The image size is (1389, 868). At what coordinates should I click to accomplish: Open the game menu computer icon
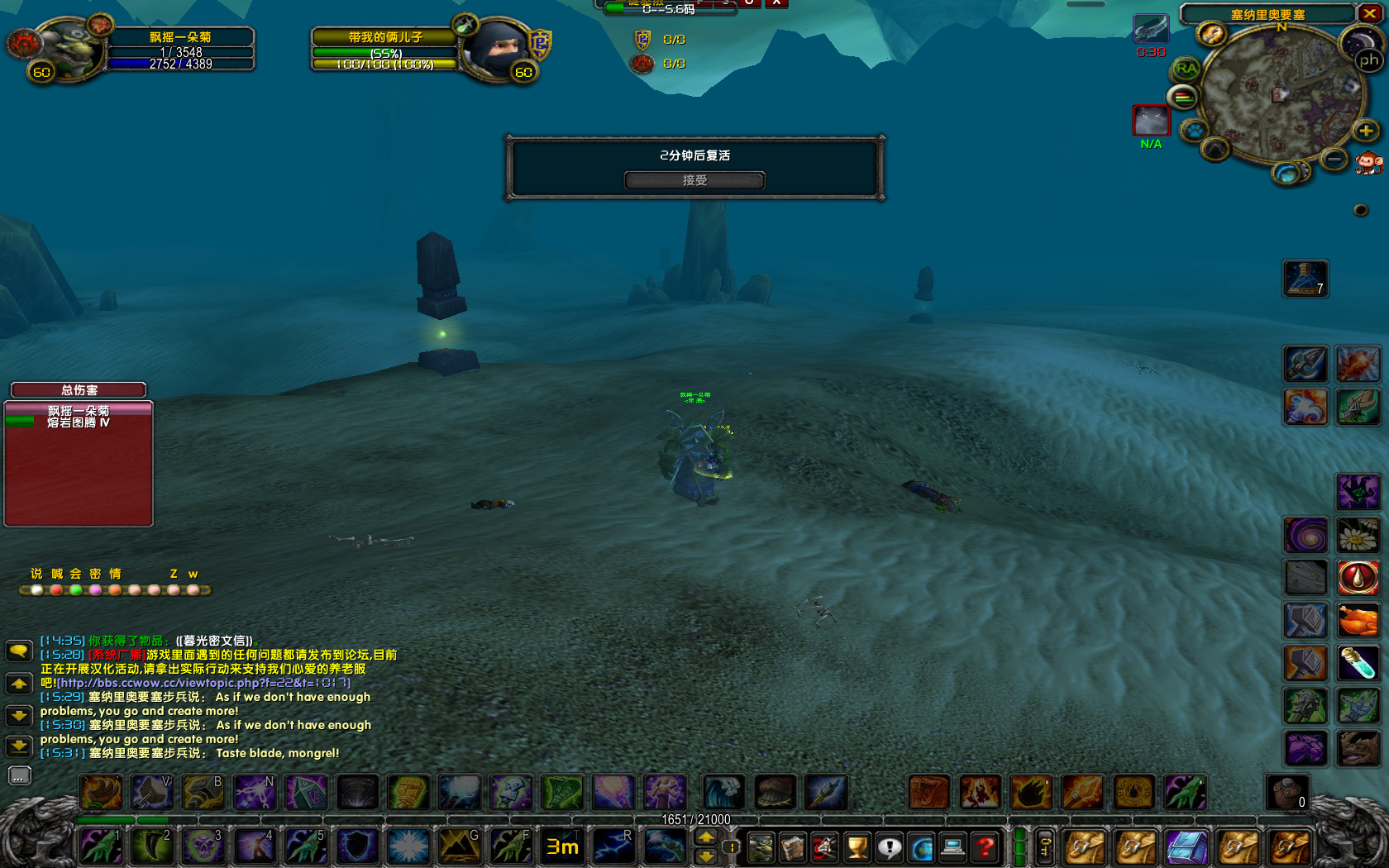(952, 847)
